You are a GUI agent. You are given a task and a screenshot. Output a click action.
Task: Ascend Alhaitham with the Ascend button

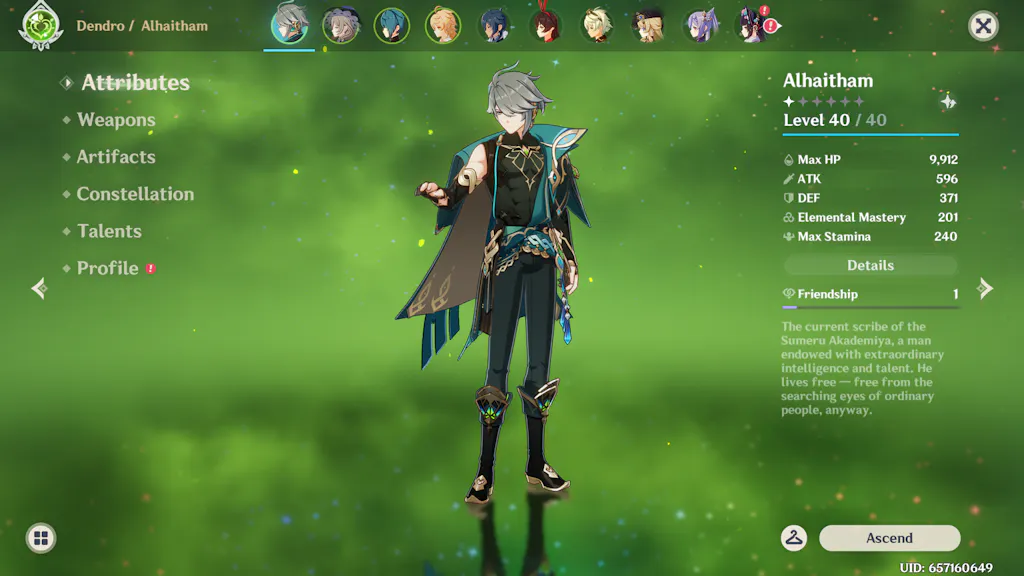pyautogui.click(x=889, y=538)
